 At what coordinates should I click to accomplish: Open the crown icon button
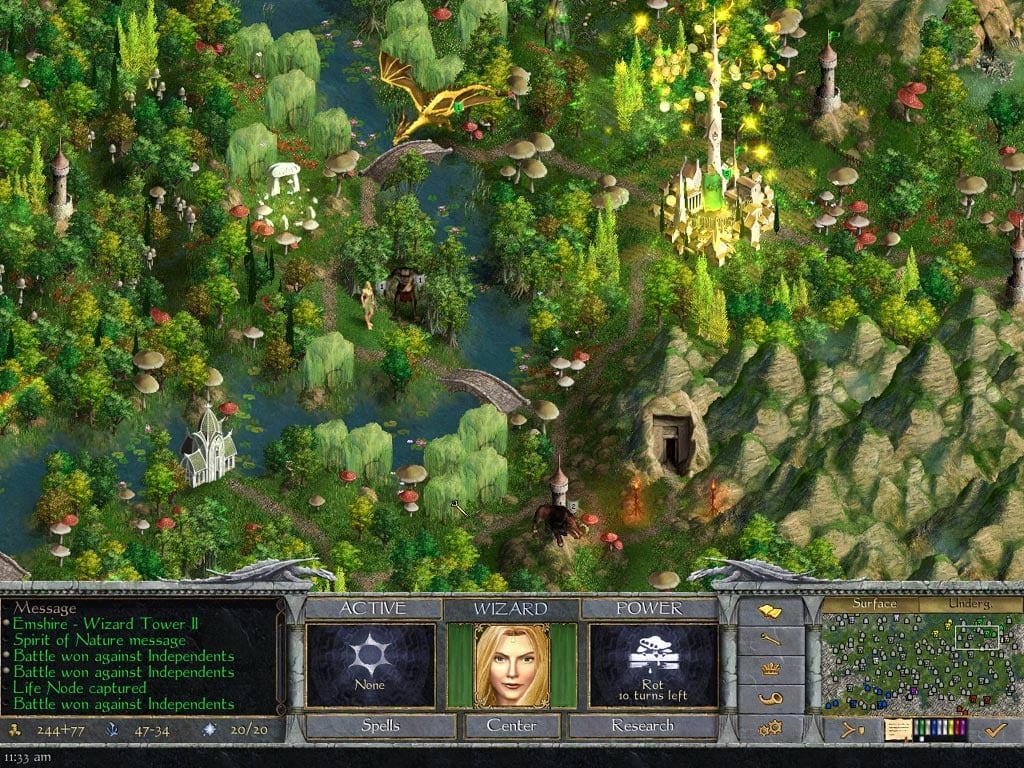pyautogui.click(x=770, y=669)
